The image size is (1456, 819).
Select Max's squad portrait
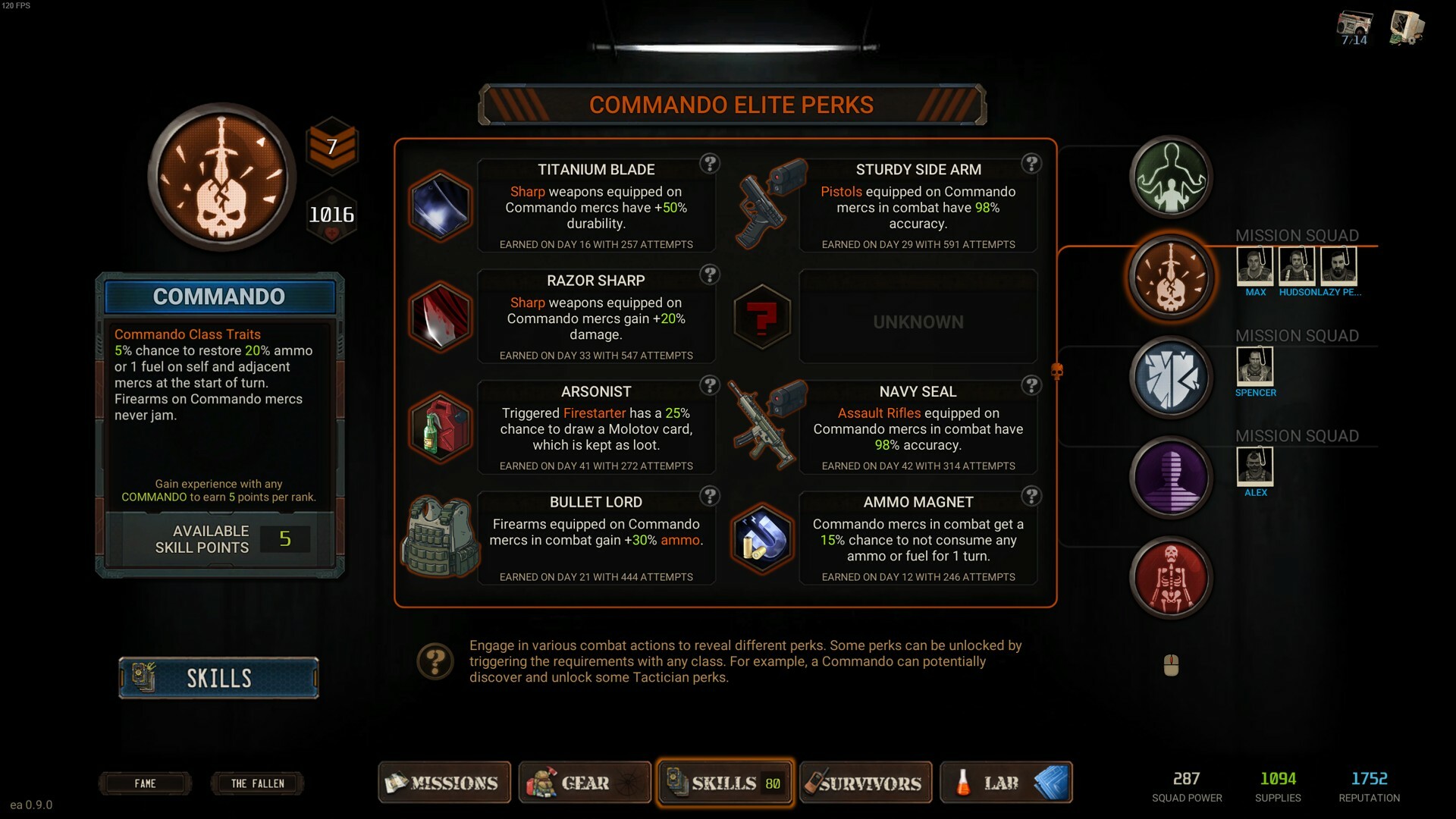pyautogui.click(x=1255, y=267)
